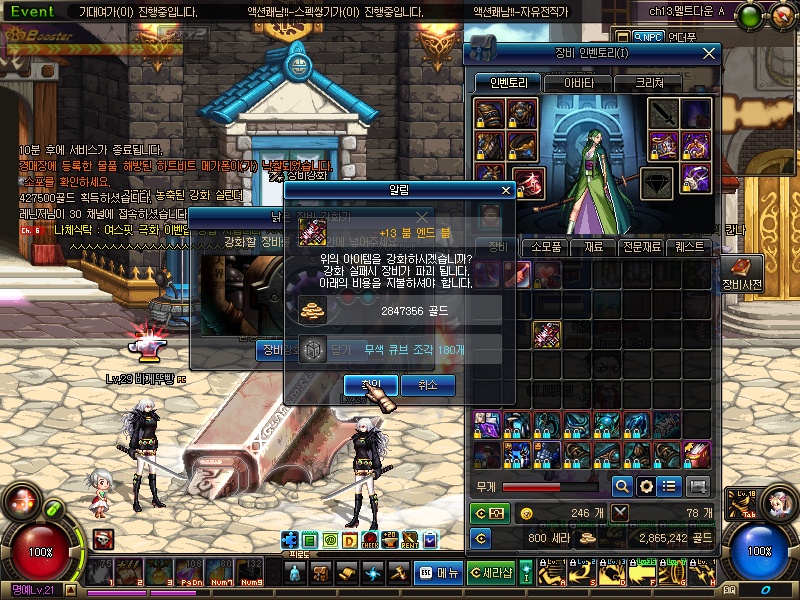Open the 메뉴 menu button
Image resolution: width=800 pixels, height=600 pixels.
click(x=438, y=573)
